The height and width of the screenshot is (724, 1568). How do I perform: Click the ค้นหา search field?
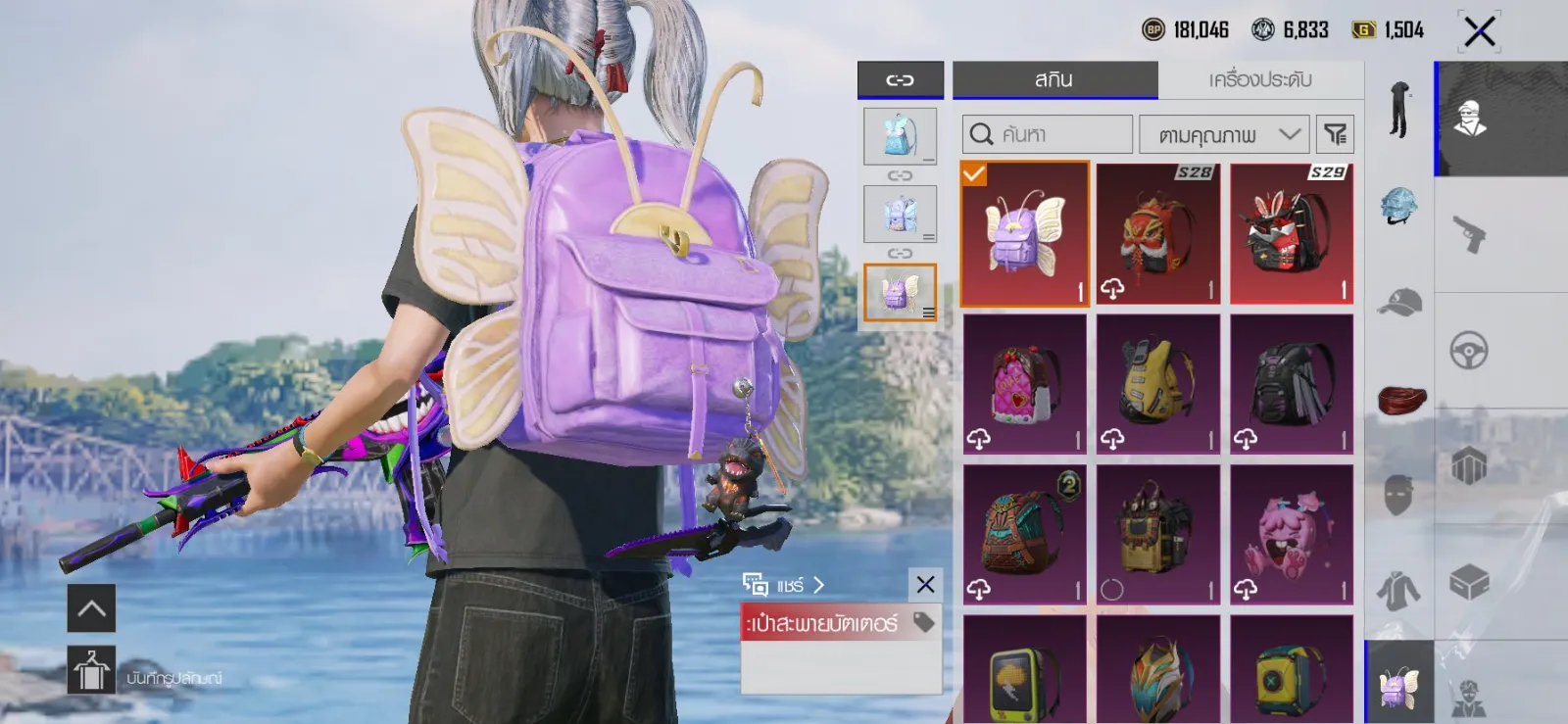pos(1047,134)
